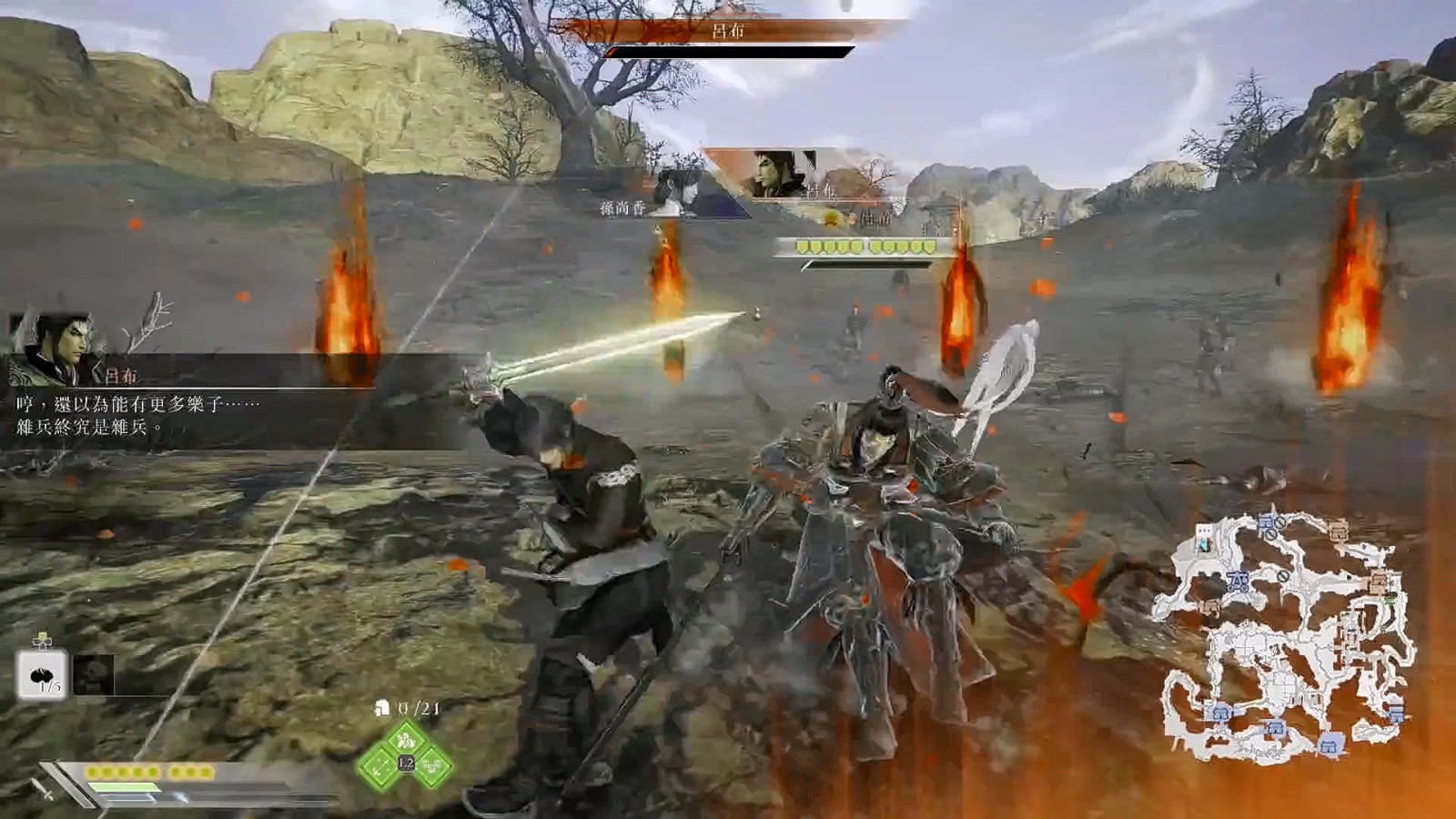Select the dimmed second item slot
The image size is (1456, 819).
pos(93,675)
